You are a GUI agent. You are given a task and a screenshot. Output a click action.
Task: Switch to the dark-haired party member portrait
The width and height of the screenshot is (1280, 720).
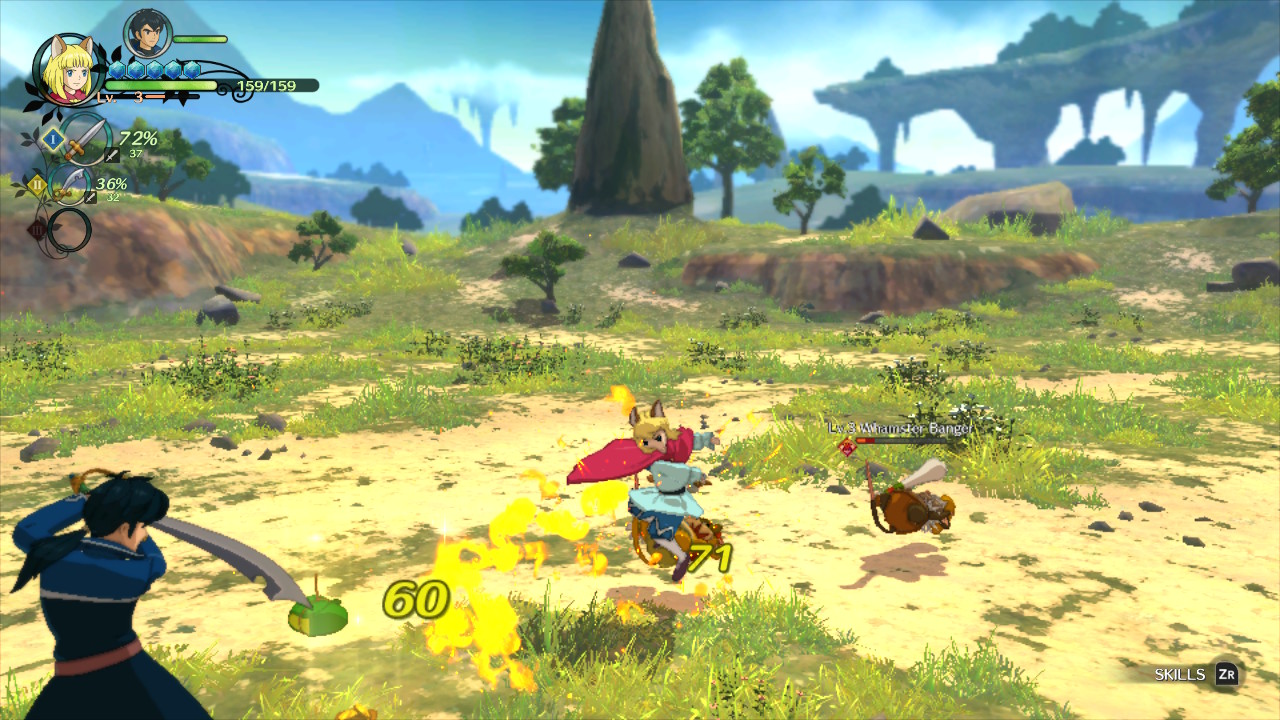coord(147,34)
